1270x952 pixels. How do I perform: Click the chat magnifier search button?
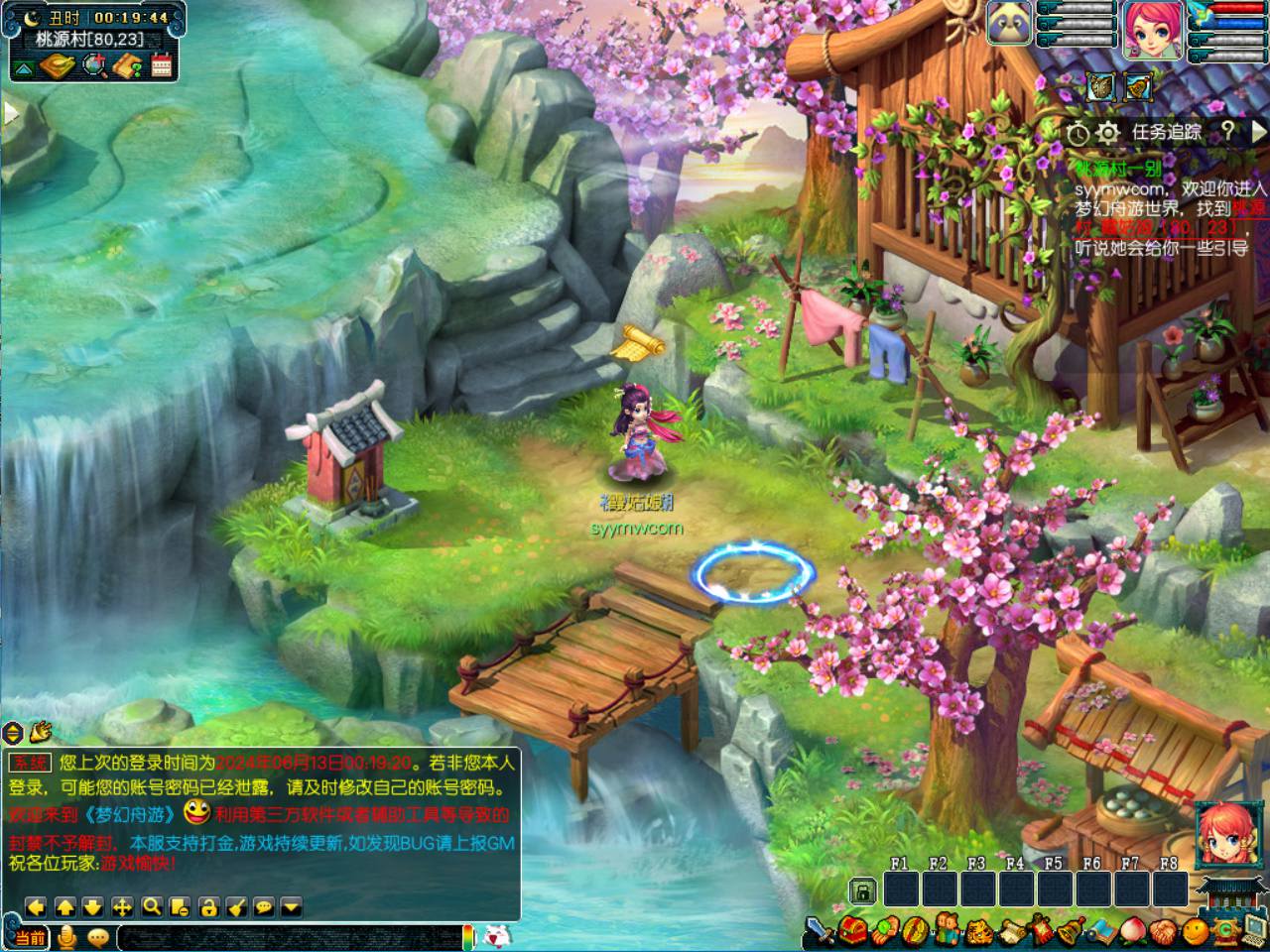click(151, 906)
